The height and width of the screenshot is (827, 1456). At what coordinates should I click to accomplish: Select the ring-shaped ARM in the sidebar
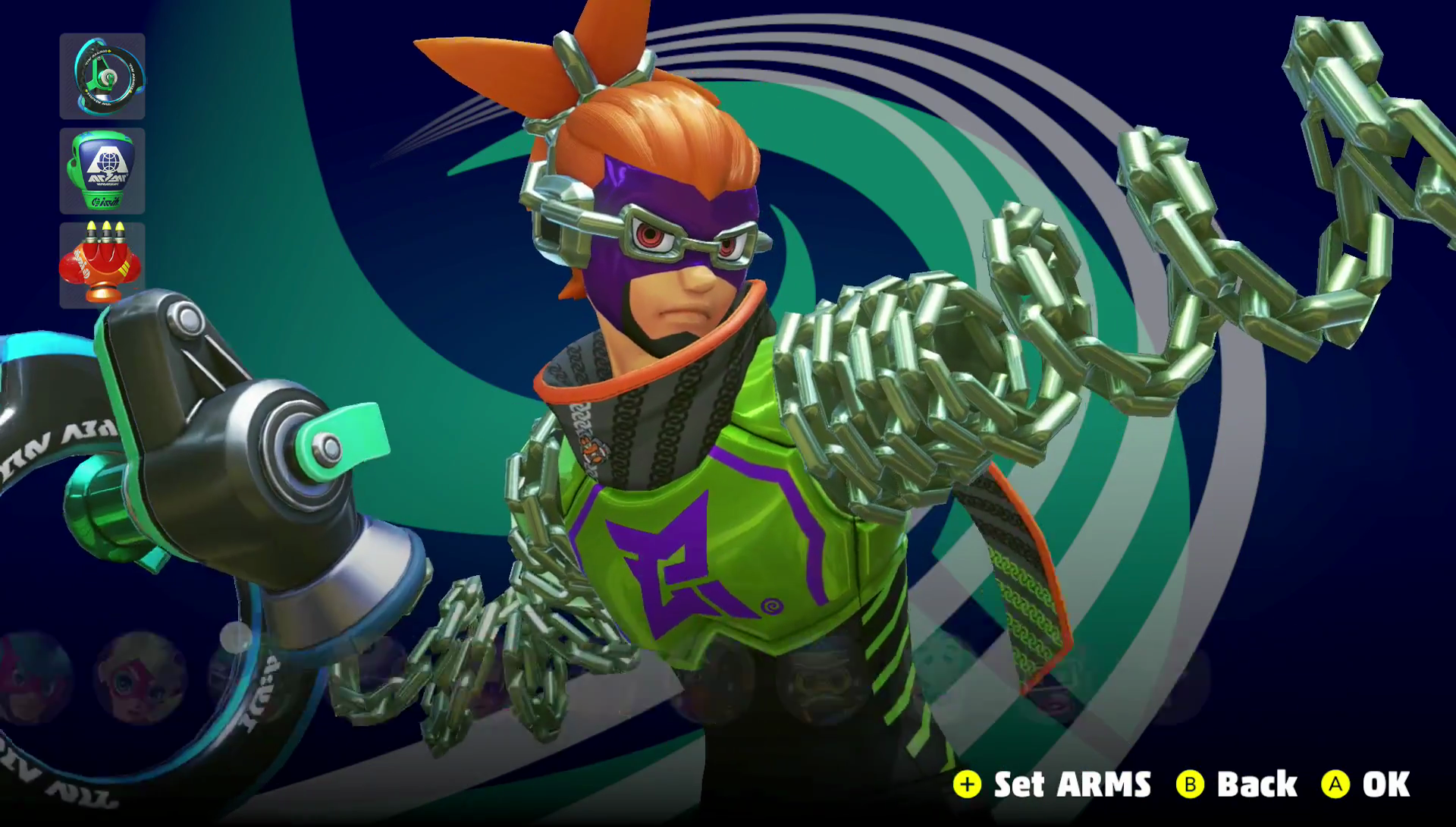tap(102, 76)
